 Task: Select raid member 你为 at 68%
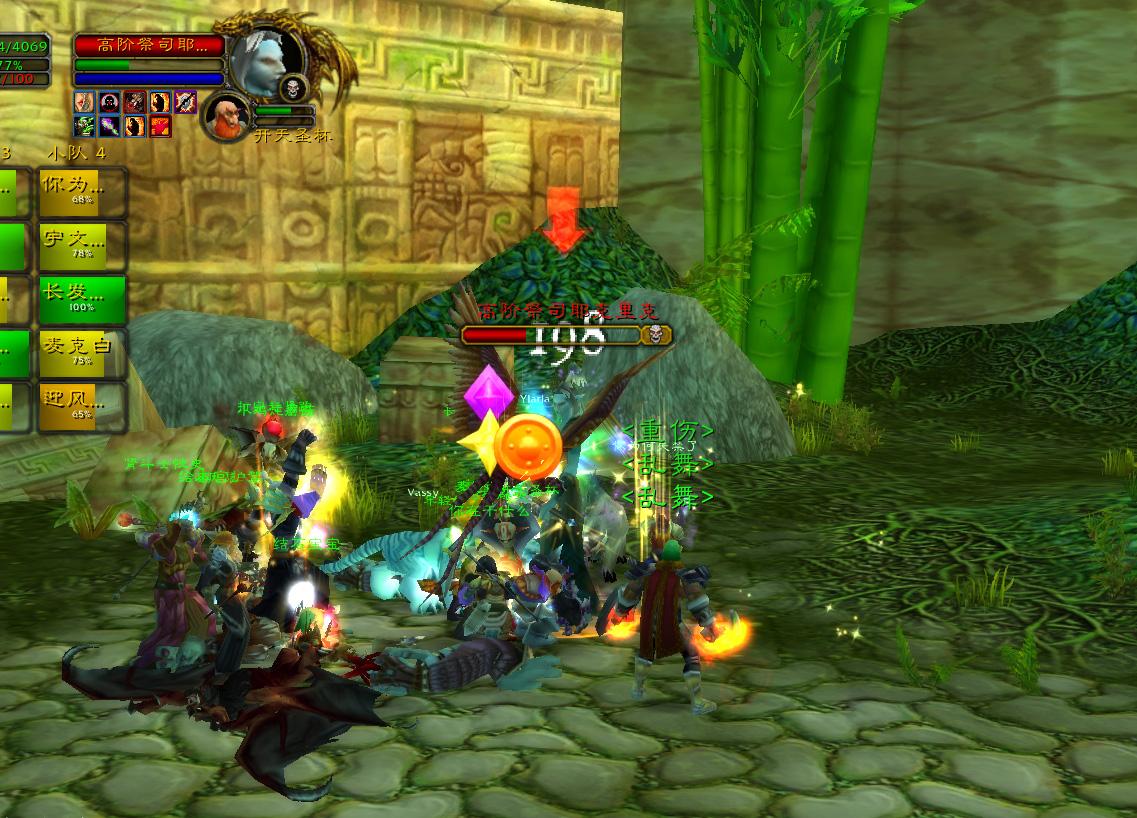pos(83,192)
